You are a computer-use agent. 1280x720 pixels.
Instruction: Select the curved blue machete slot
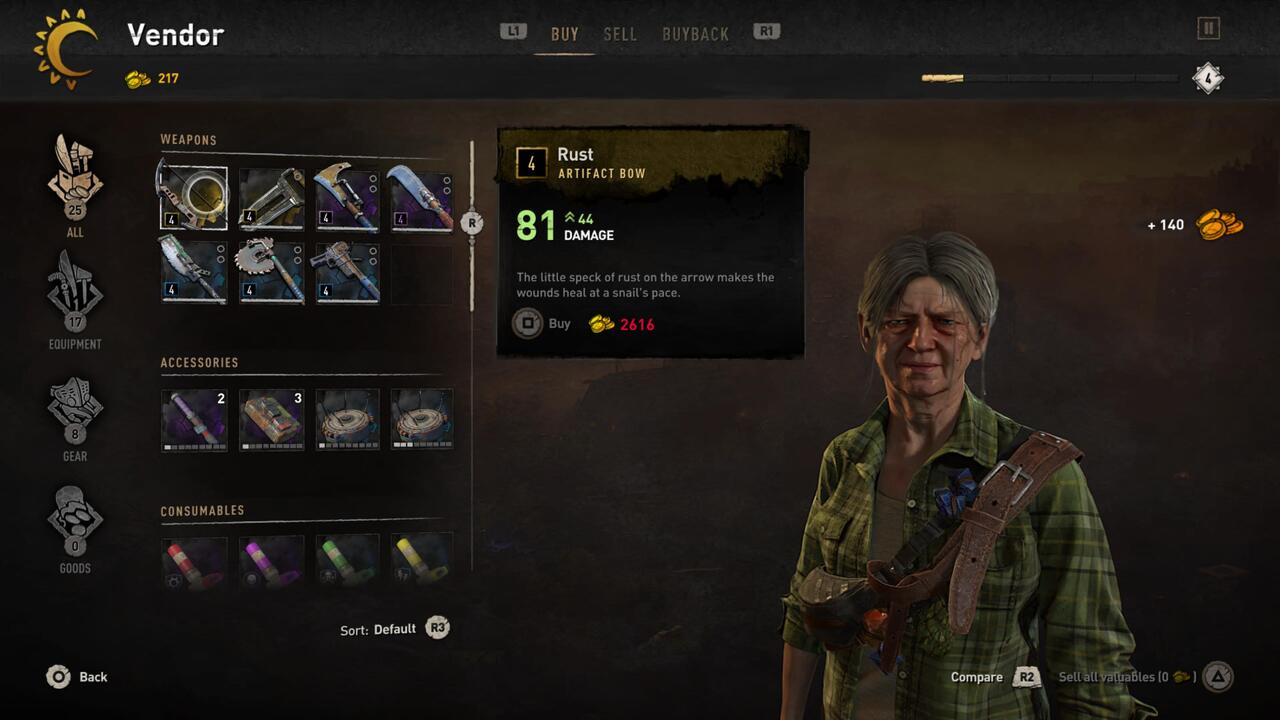pos(421,198)
